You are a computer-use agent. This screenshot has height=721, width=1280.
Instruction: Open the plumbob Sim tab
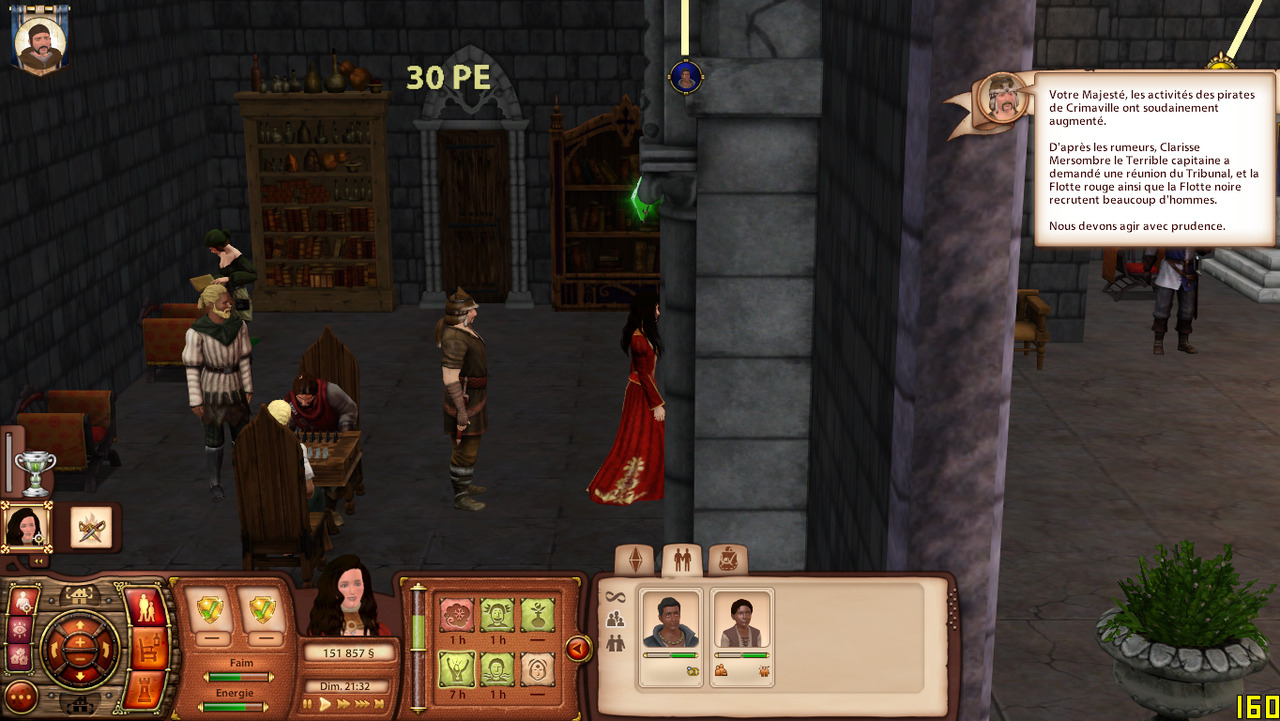[x=634, y=560]
